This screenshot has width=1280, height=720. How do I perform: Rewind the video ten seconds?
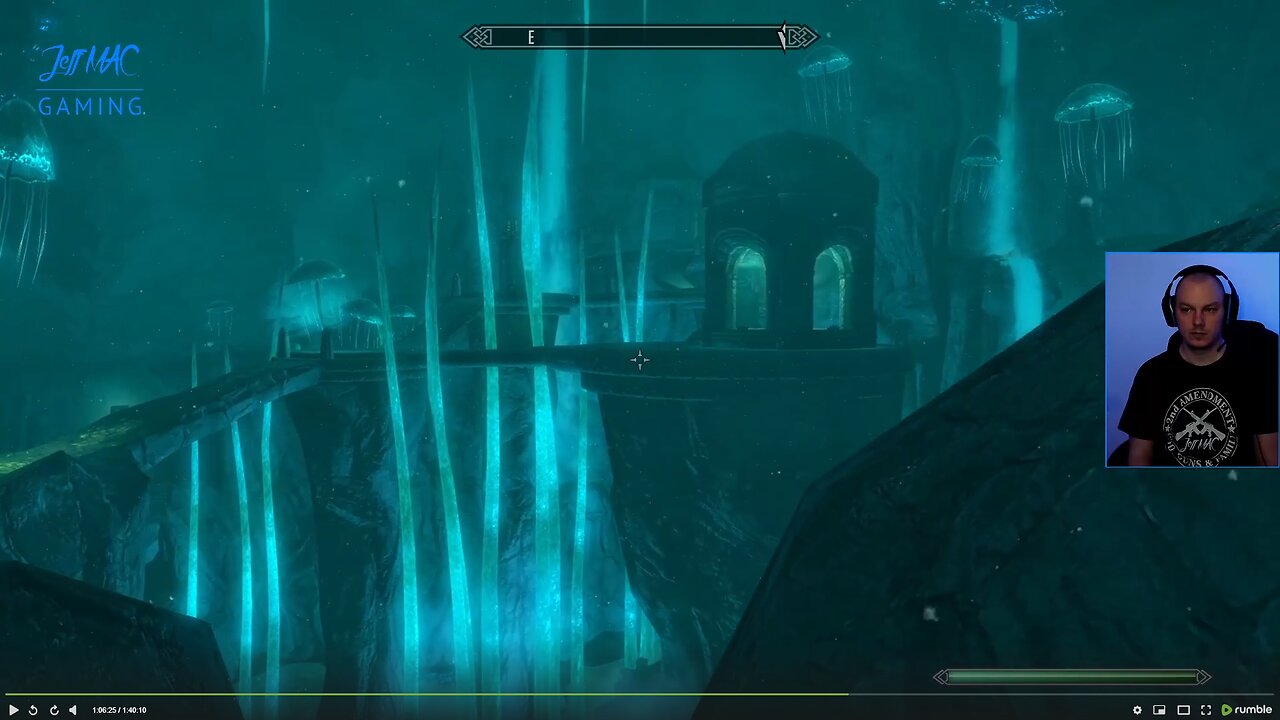(33, 709)
